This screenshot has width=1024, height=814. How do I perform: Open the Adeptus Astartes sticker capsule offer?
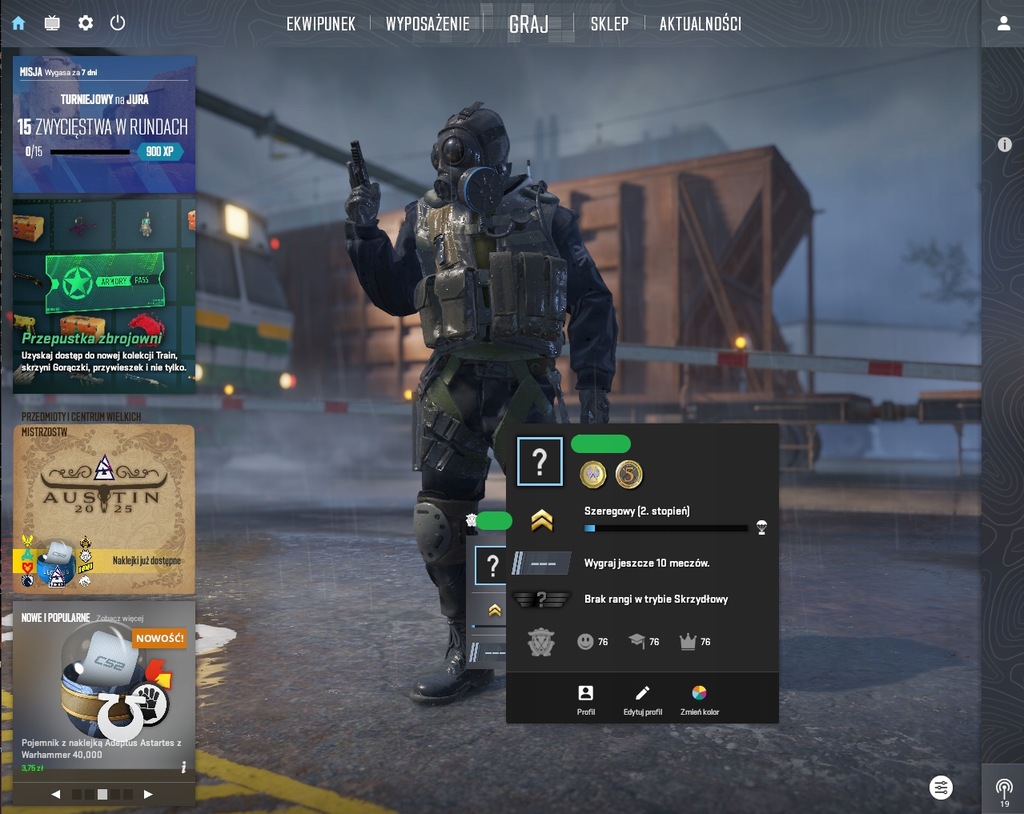[x=104, y=690]
